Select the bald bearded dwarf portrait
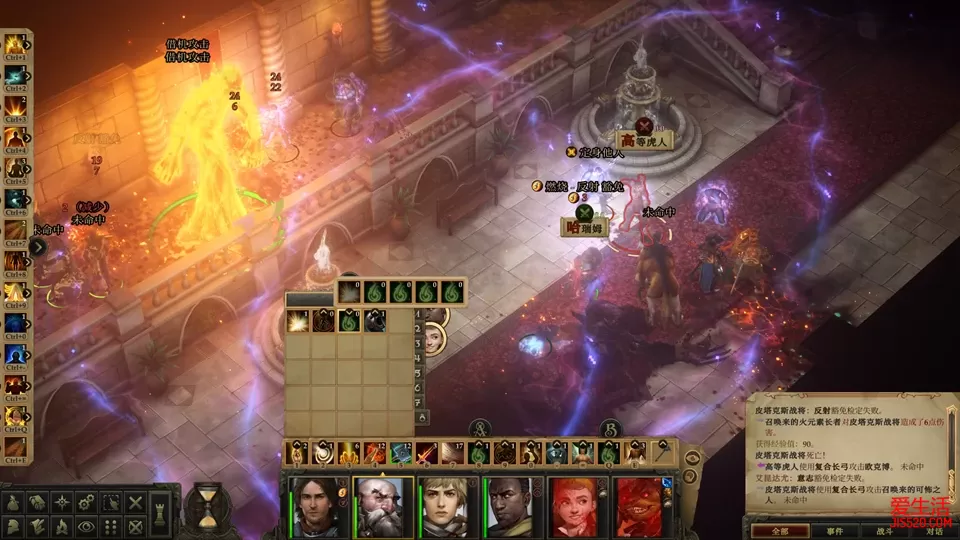 click(x=383, y=506)
